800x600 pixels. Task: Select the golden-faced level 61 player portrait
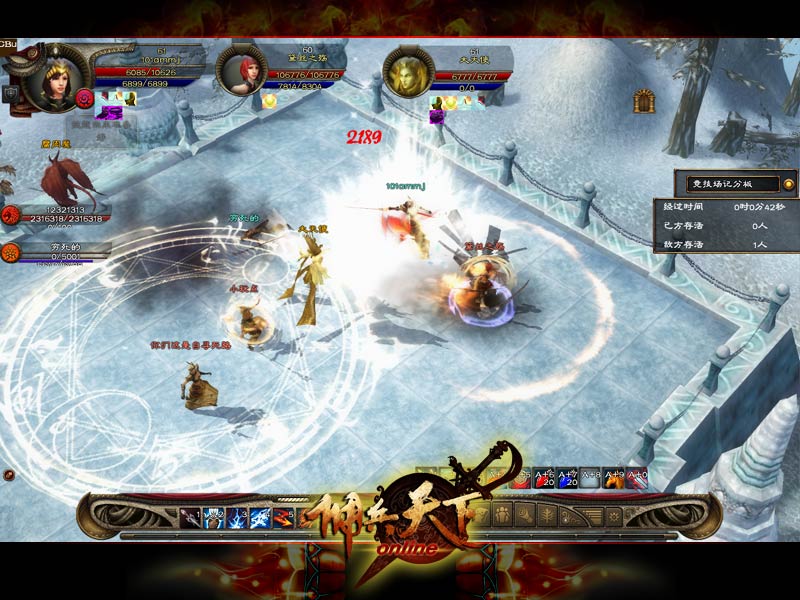click(x=408, y=72)
